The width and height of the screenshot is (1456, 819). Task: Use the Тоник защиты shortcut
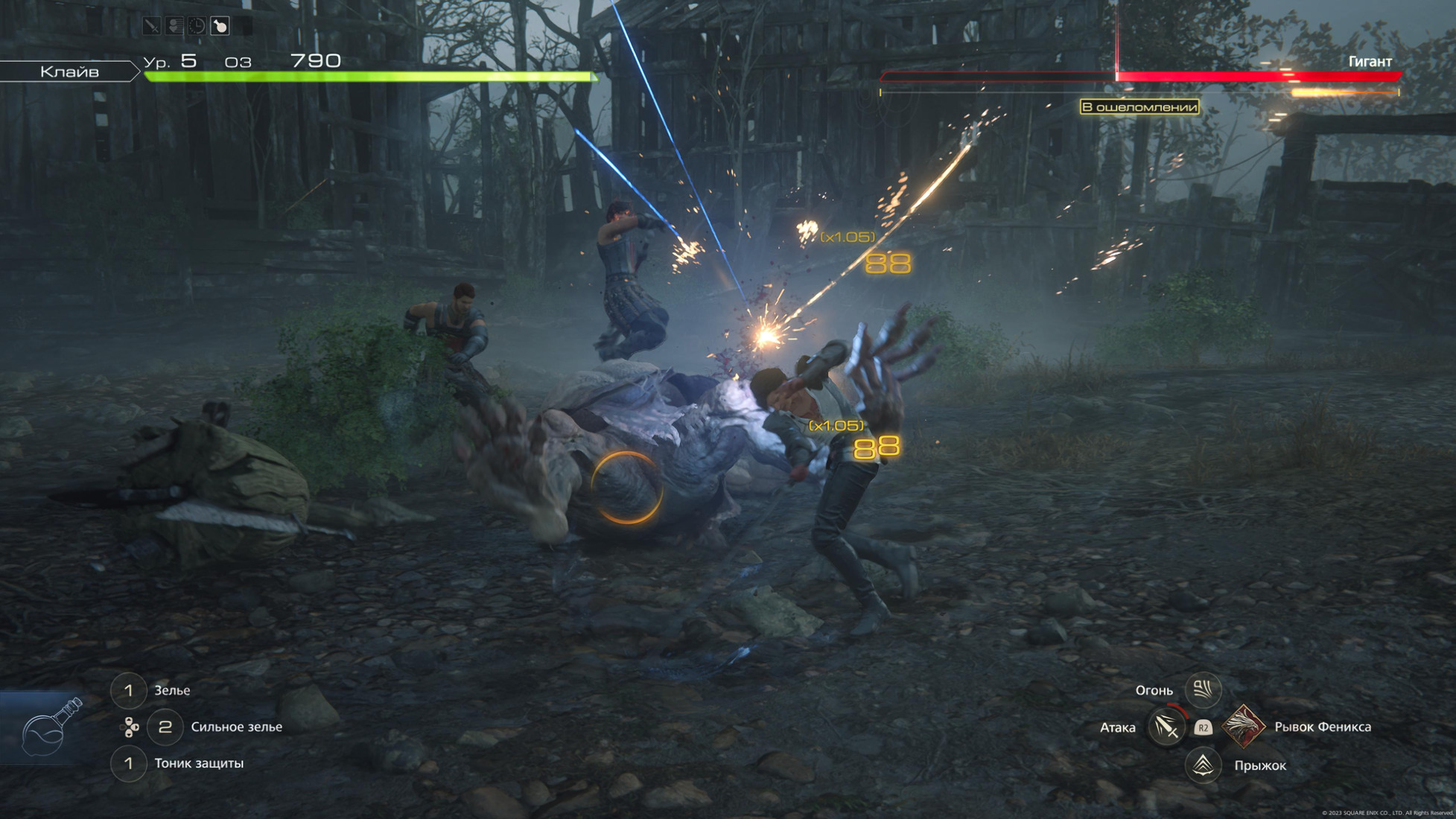[x=128, y=763]
